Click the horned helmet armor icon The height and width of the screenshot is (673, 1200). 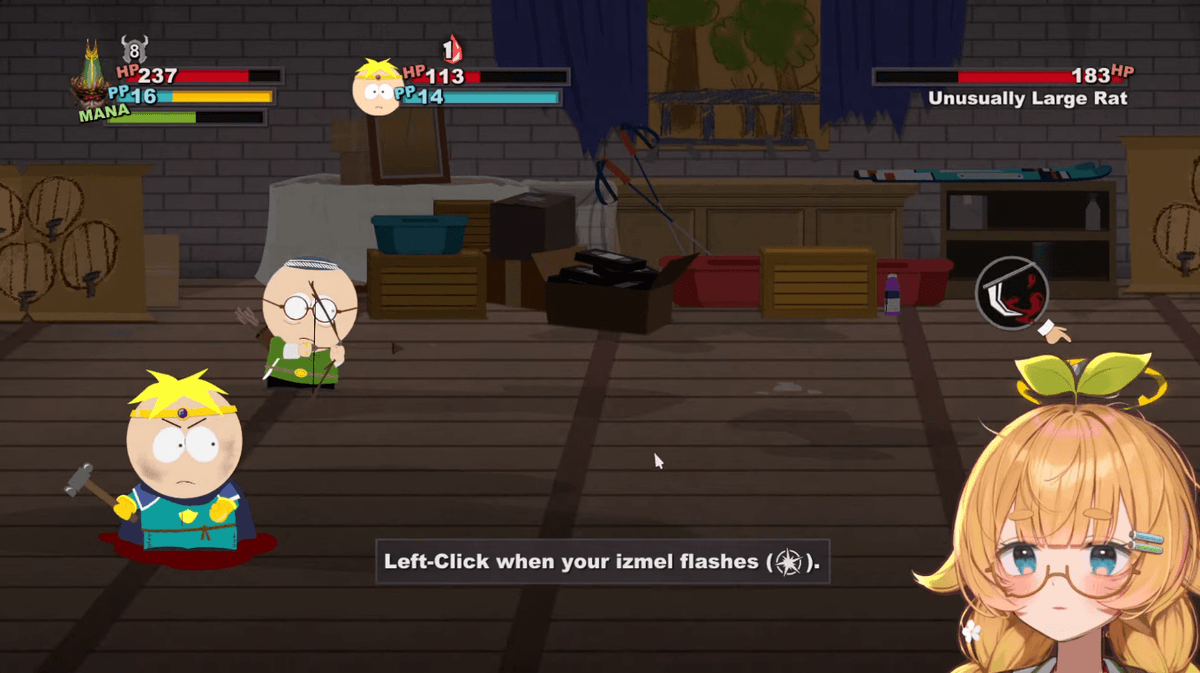pyautogui.click(x=134, y=49)
